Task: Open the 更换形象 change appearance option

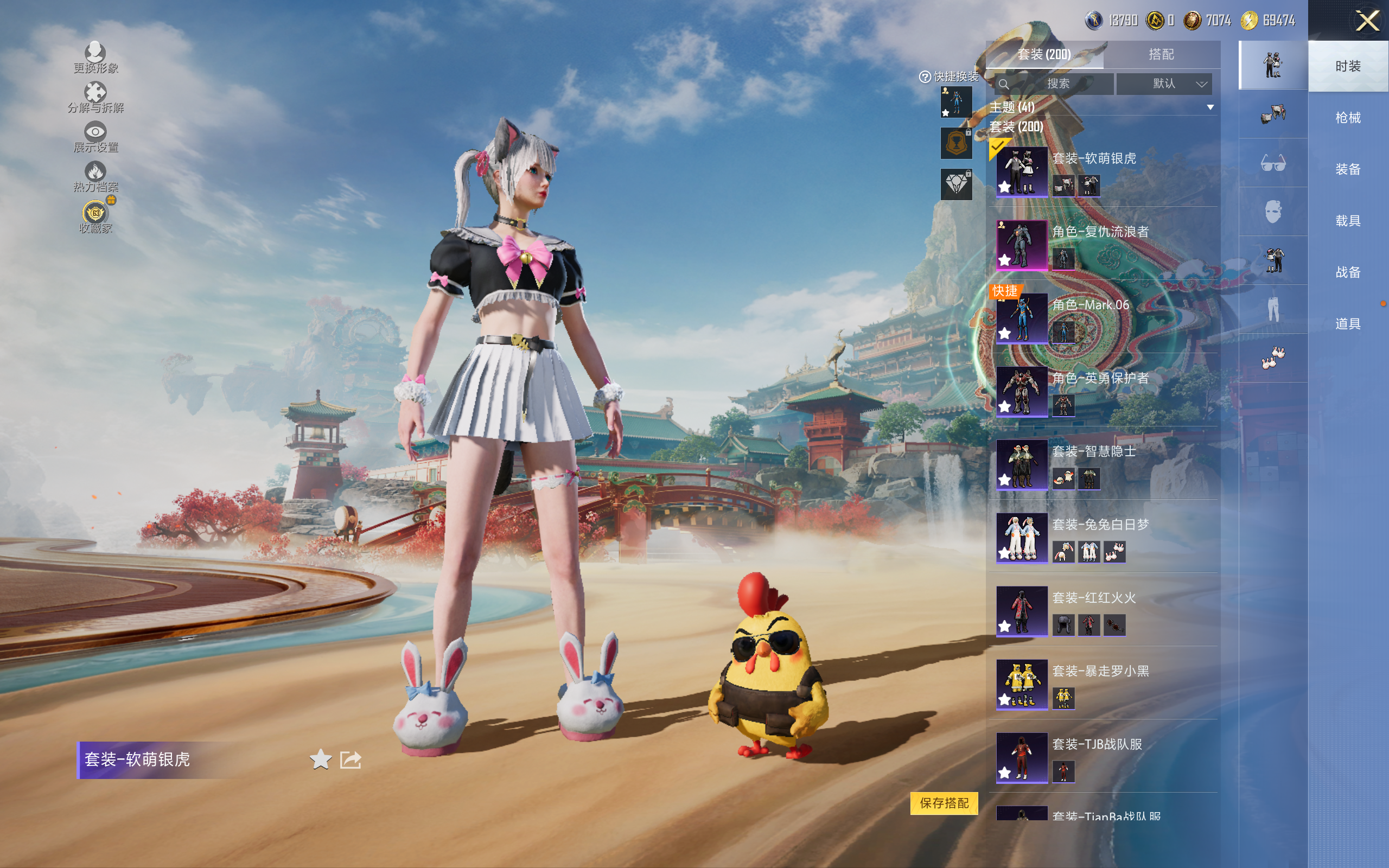Action: point(95,58)
